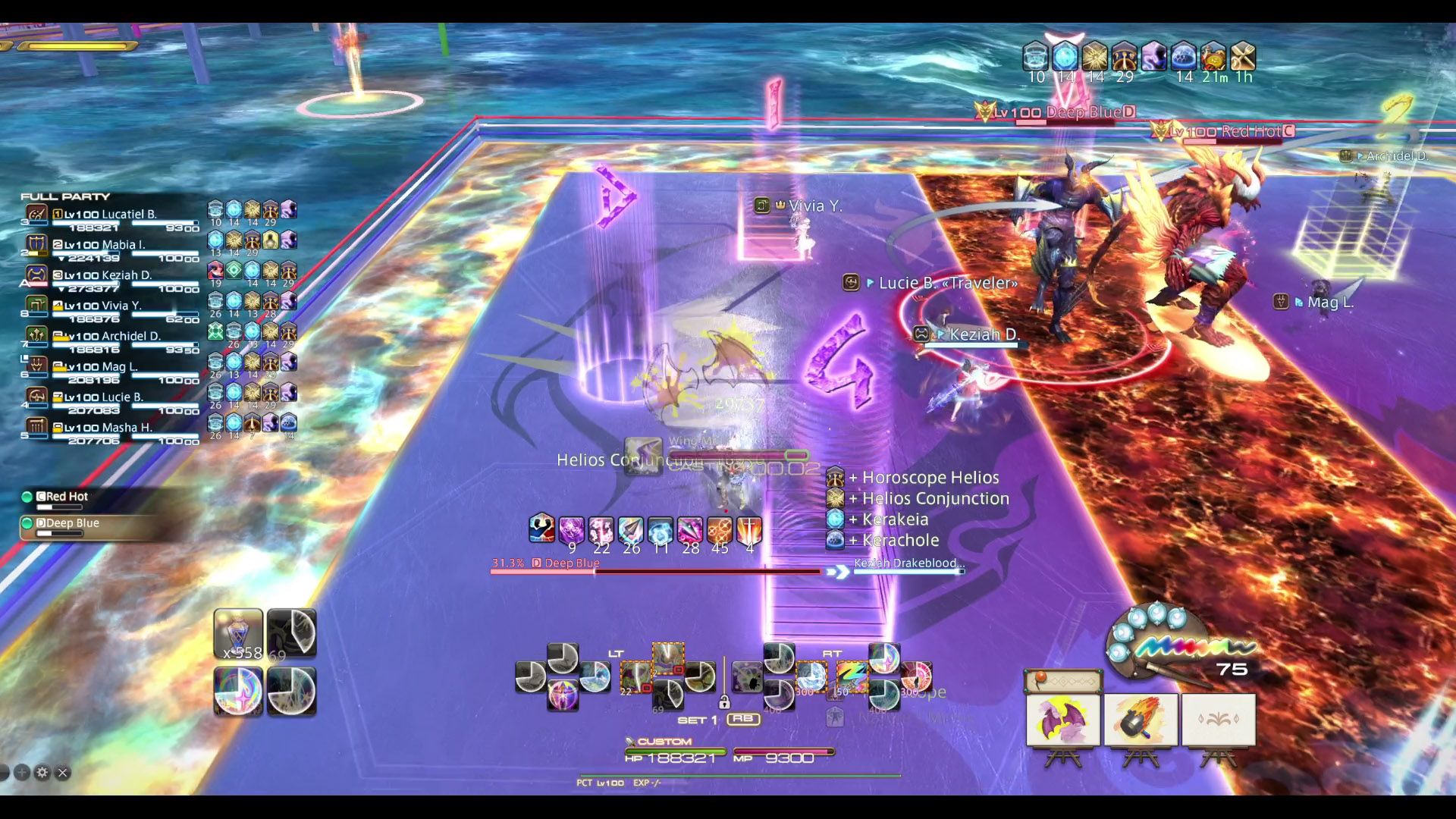Click the plus button beside the gear

coord(22,773)
